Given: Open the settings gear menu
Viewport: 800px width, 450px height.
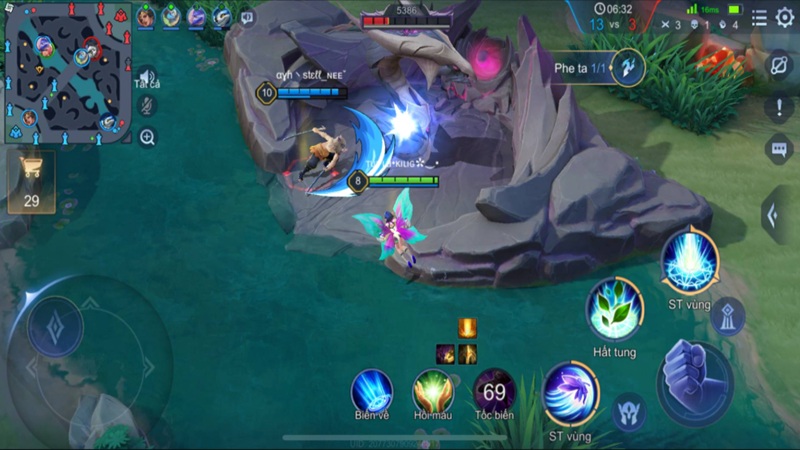Looking at the screenshot, I should click(785, 17).
